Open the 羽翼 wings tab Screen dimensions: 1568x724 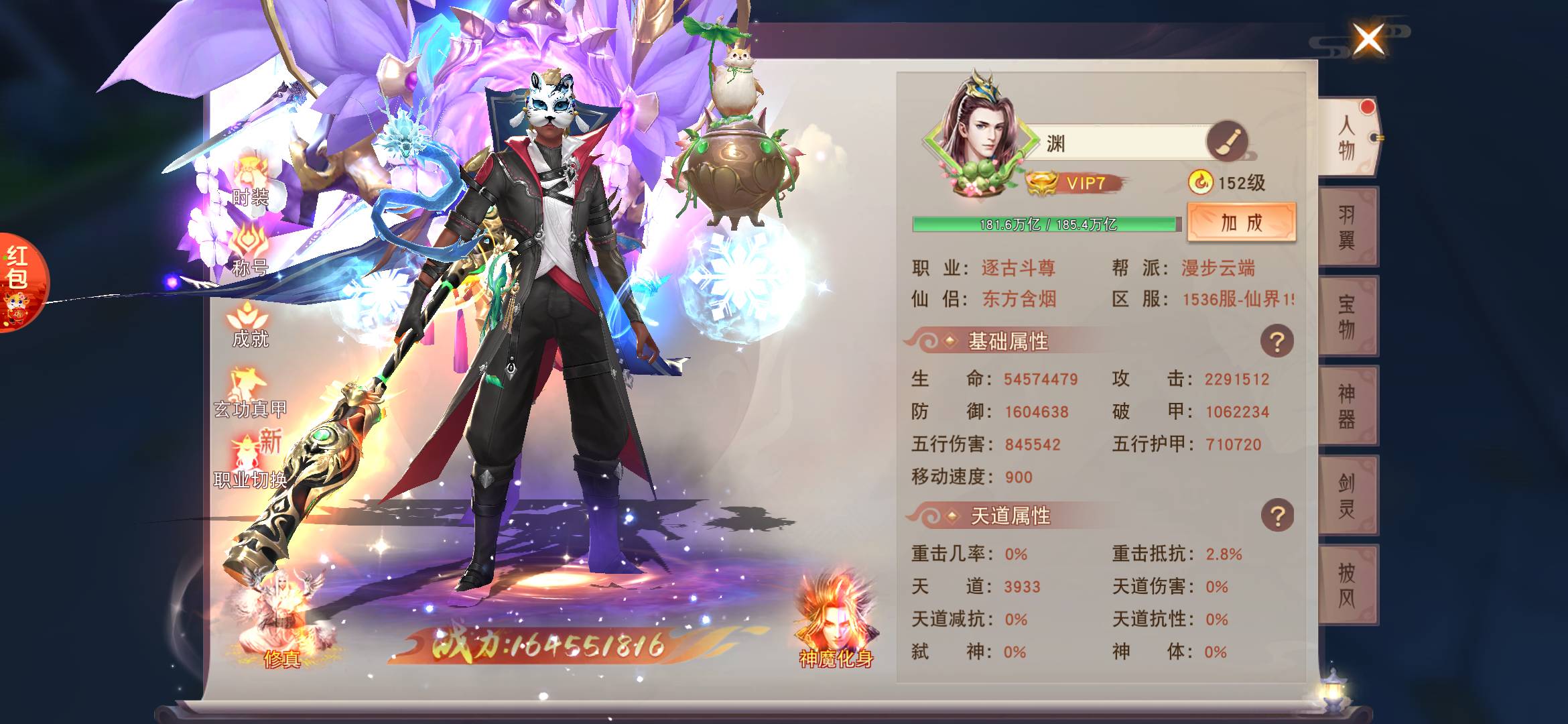click(x=1348, y=227)
